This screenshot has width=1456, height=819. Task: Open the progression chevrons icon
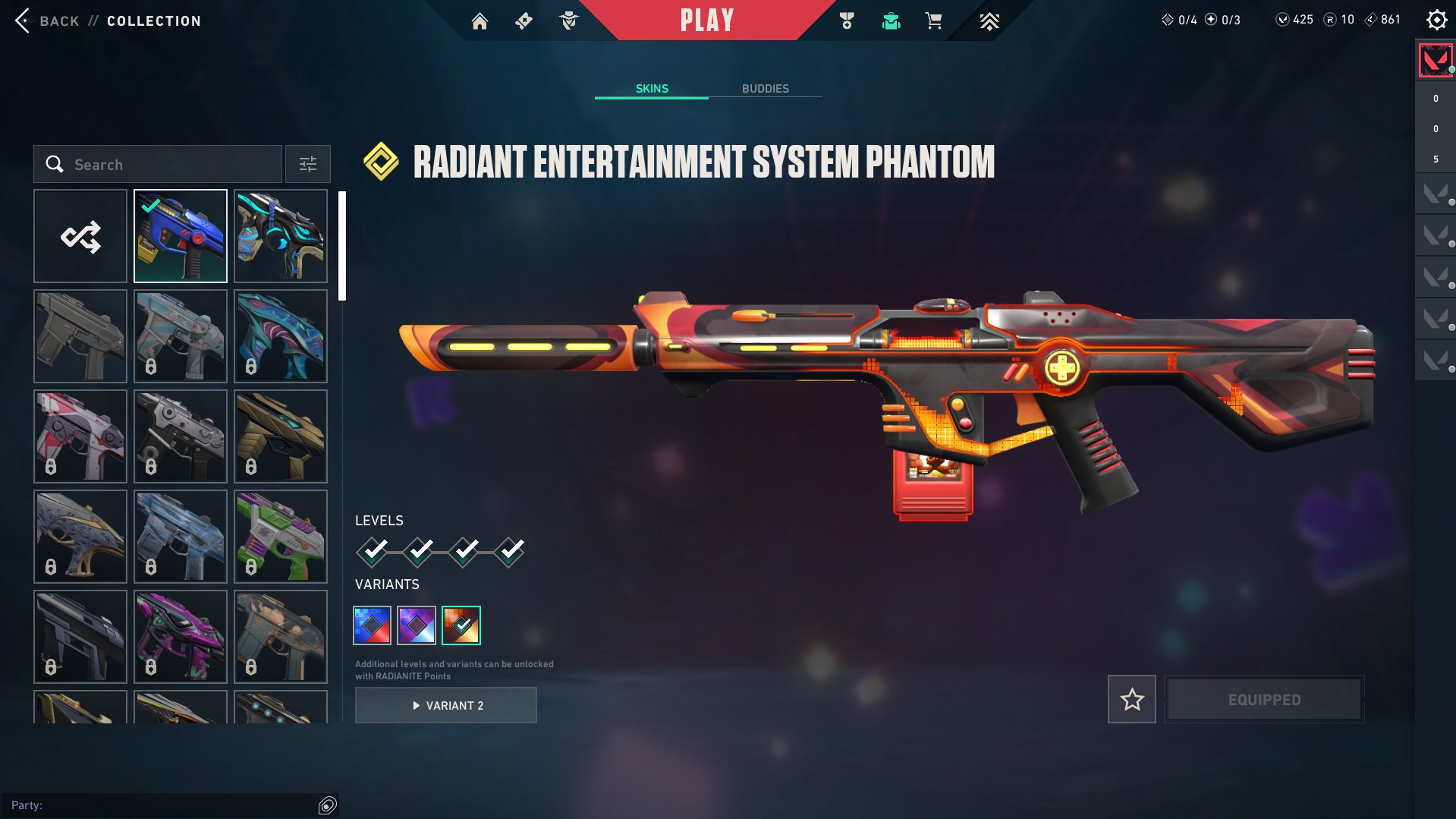pyautogui.click(x=990, y=20)
